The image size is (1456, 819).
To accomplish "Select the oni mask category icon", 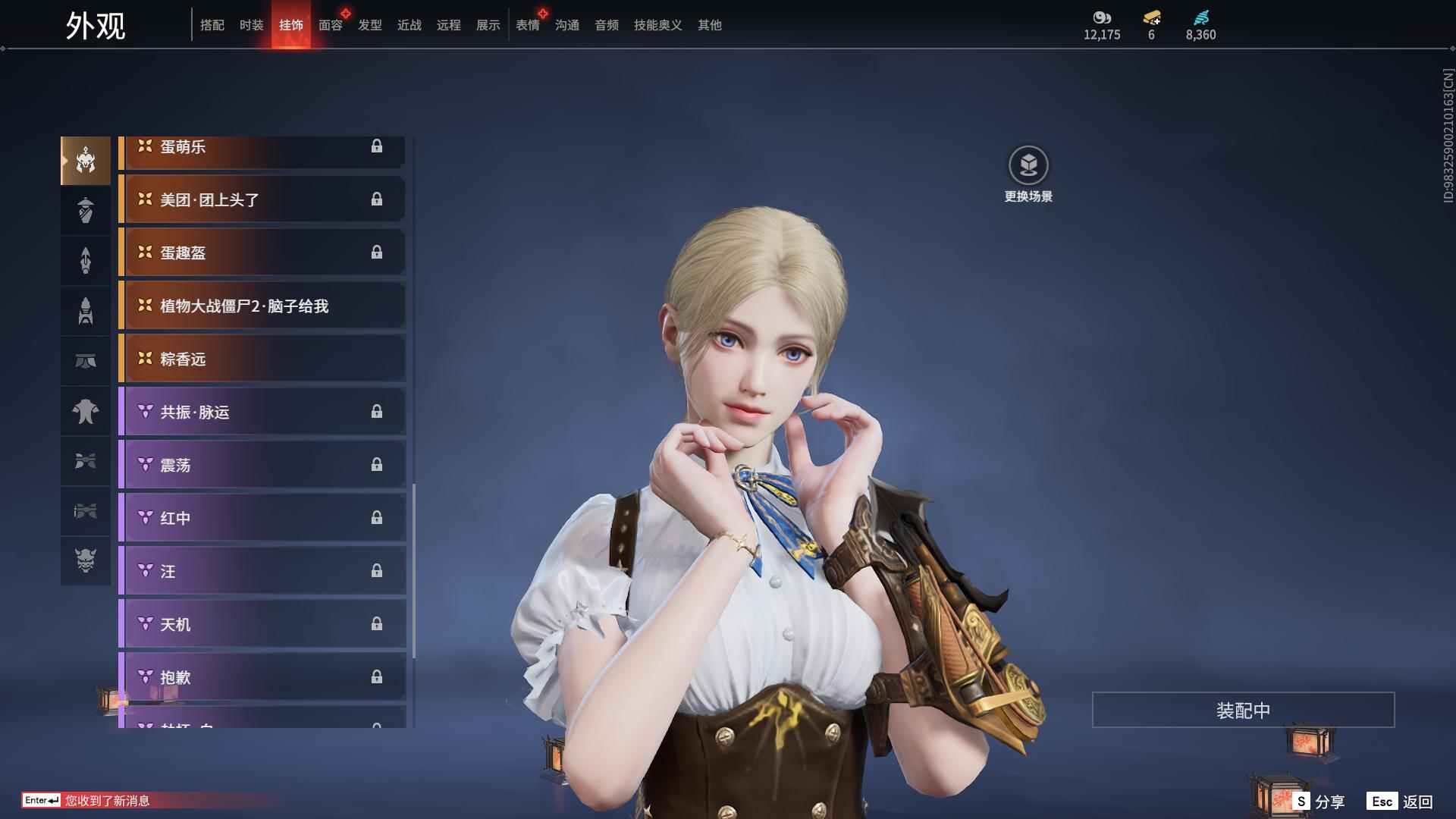I will (x=86, y=560).
